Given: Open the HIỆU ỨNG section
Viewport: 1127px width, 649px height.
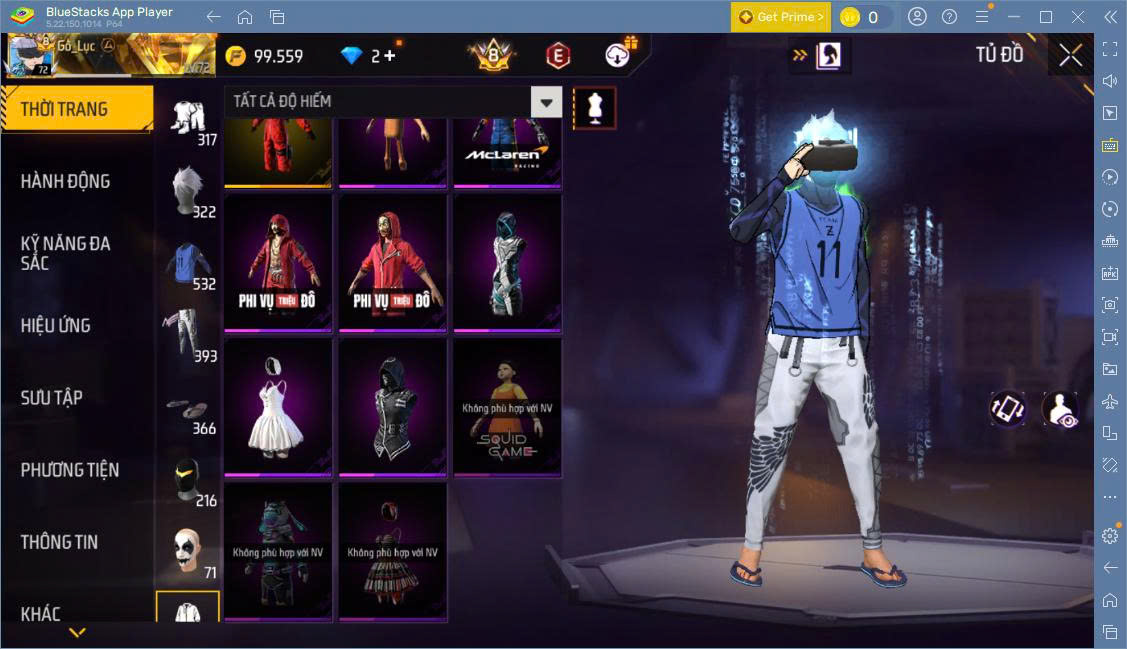Looking at the screenshot, I should point(56,325).
